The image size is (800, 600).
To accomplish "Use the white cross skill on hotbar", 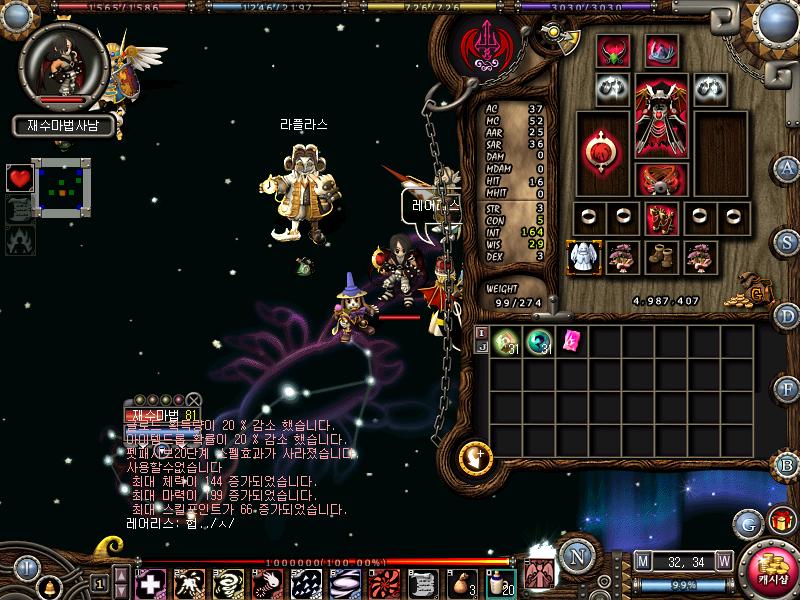I will coord(151,583).
